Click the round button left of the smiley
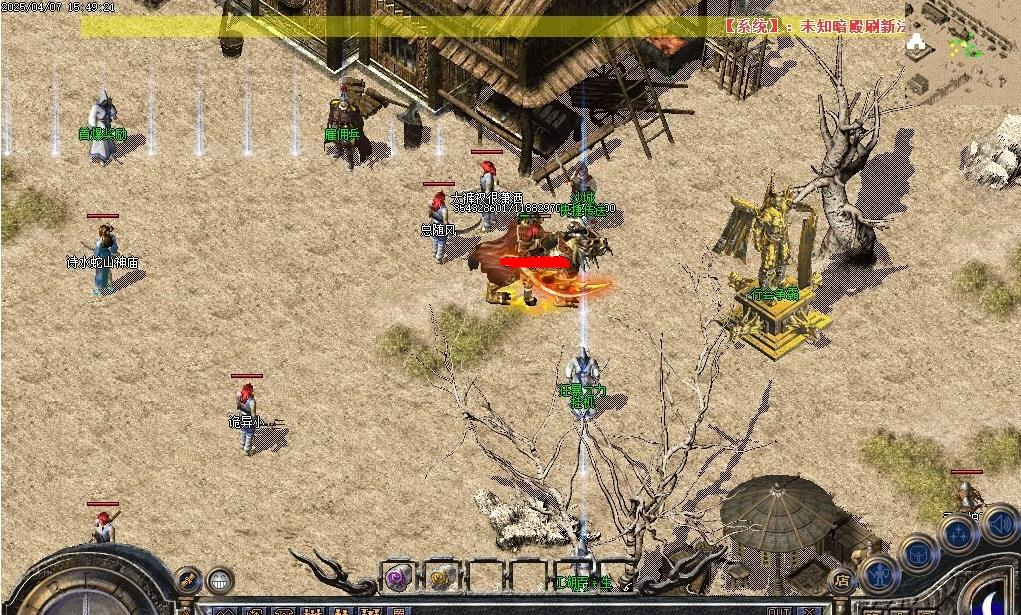The height and width of the screenshot is (615, 1021). click(x=188, y=579)
